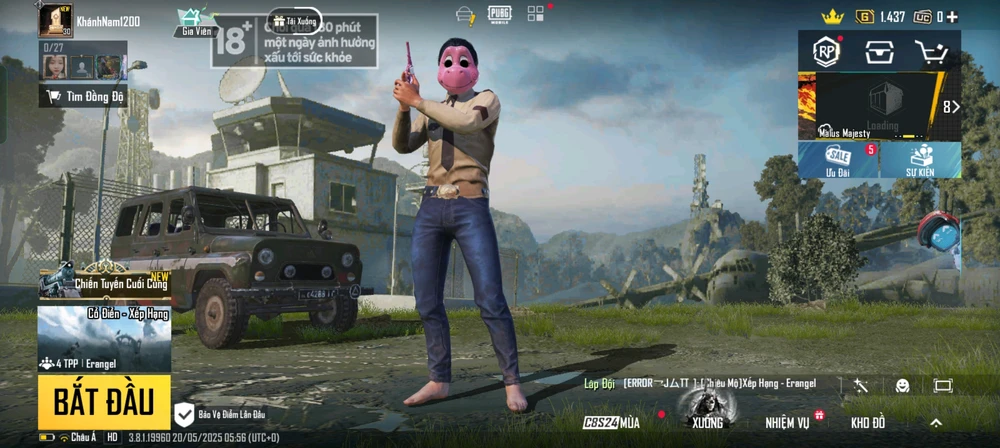Expand the bottom menu with the up arrow
The width and height of the screenshot is (1000, 448).
point(936,423)
